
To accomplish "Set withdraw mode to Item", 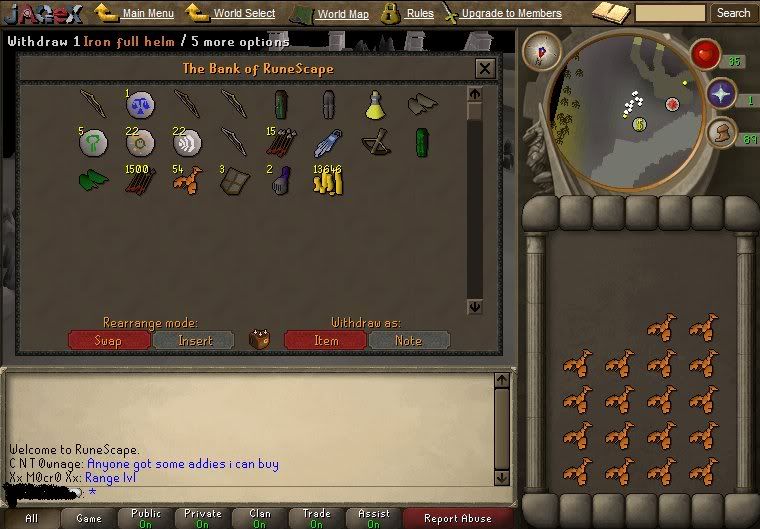I will click(x=325, y=341).
